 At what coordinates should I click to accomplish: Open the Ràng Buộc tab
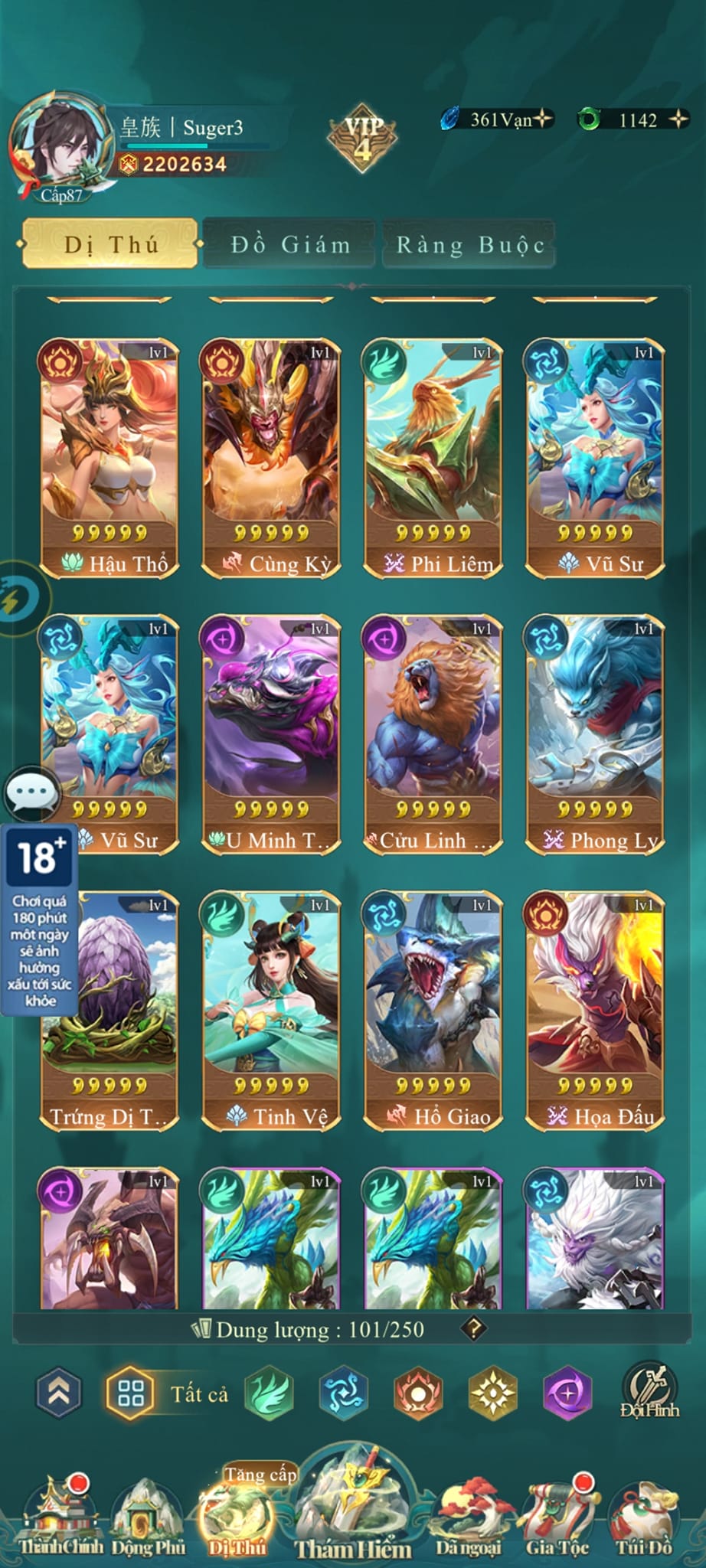tap(469, 244)
